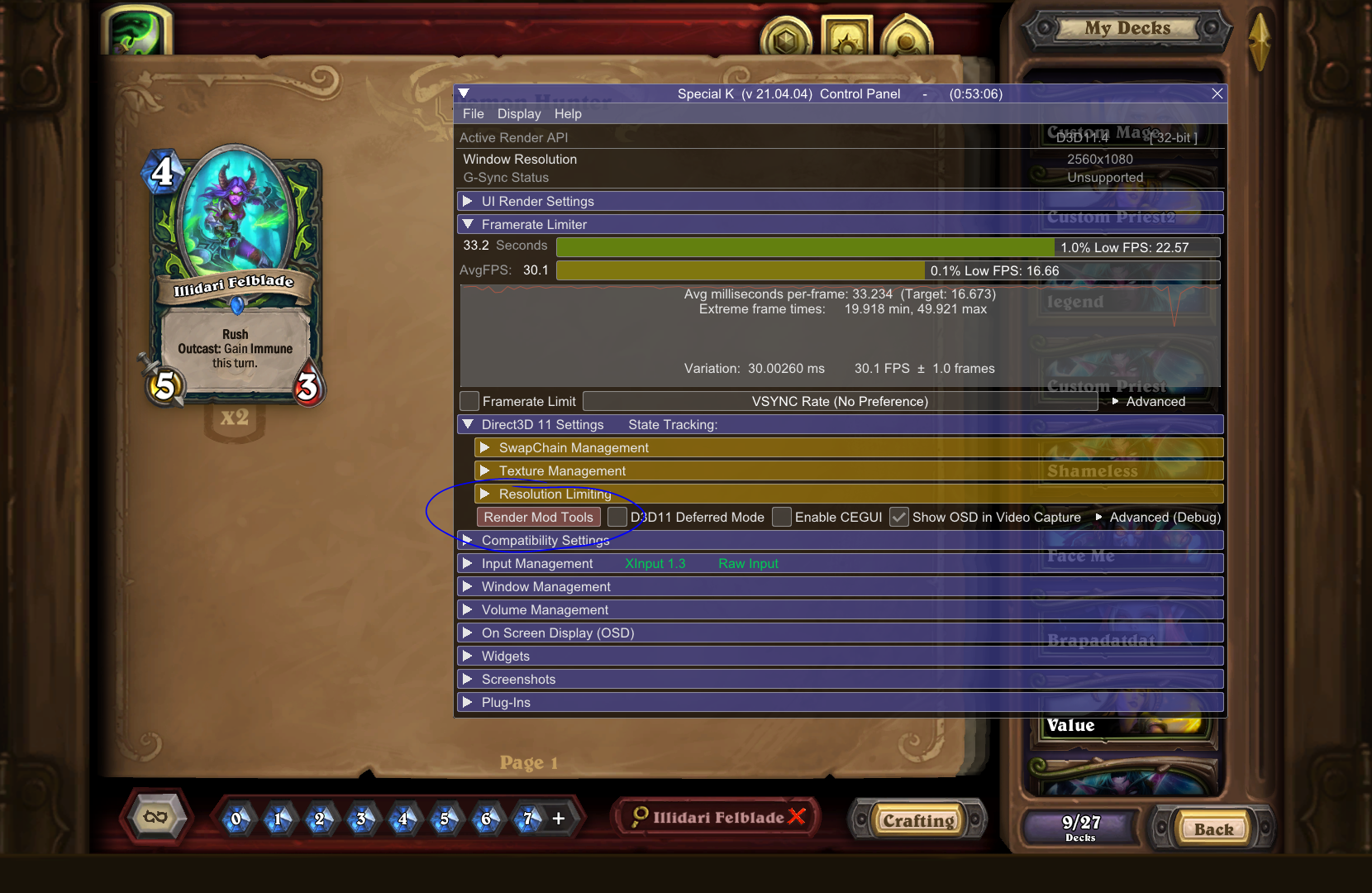
Task: Uncheck Show OSD in Video Capture
Action: coord(899,517)
